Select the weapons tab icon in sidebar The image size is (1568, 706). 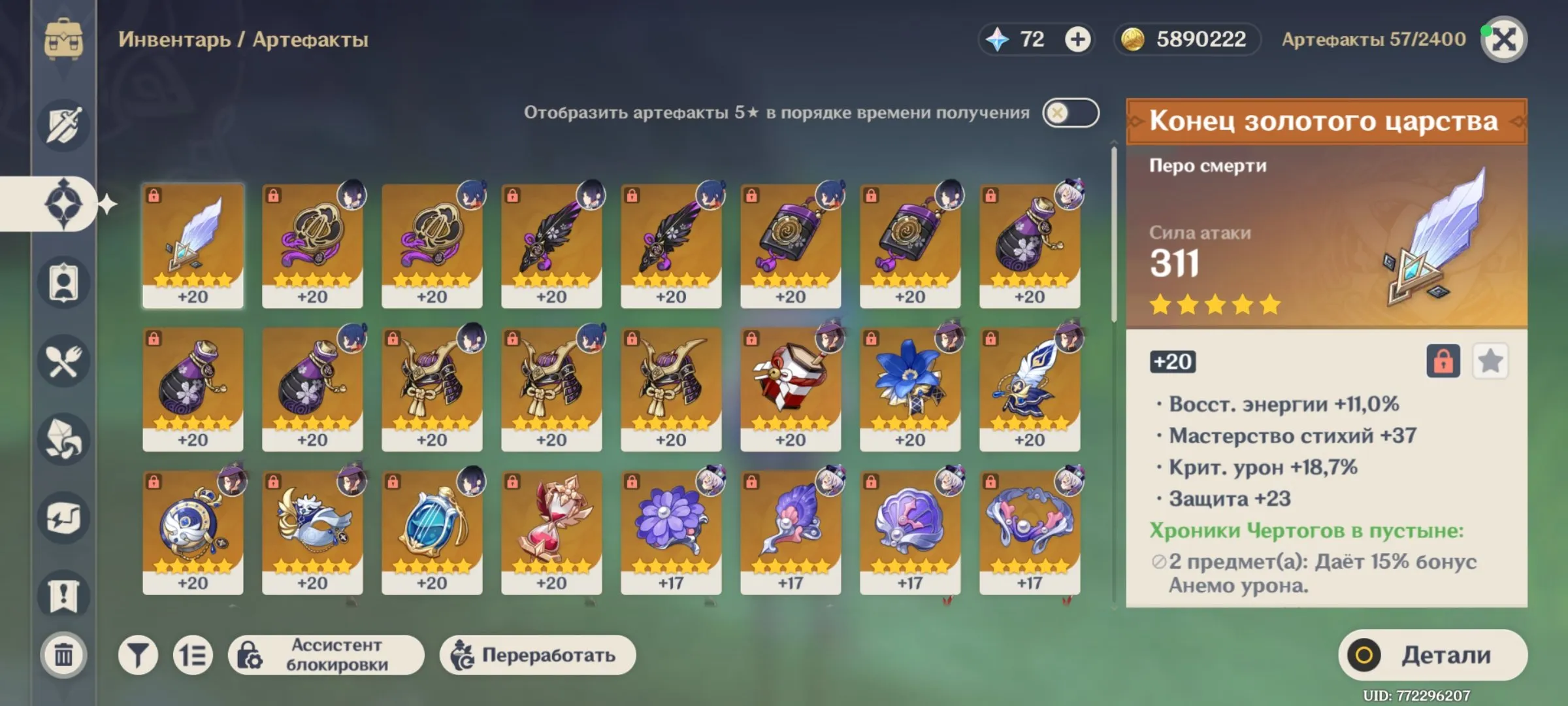coord(63,126)
